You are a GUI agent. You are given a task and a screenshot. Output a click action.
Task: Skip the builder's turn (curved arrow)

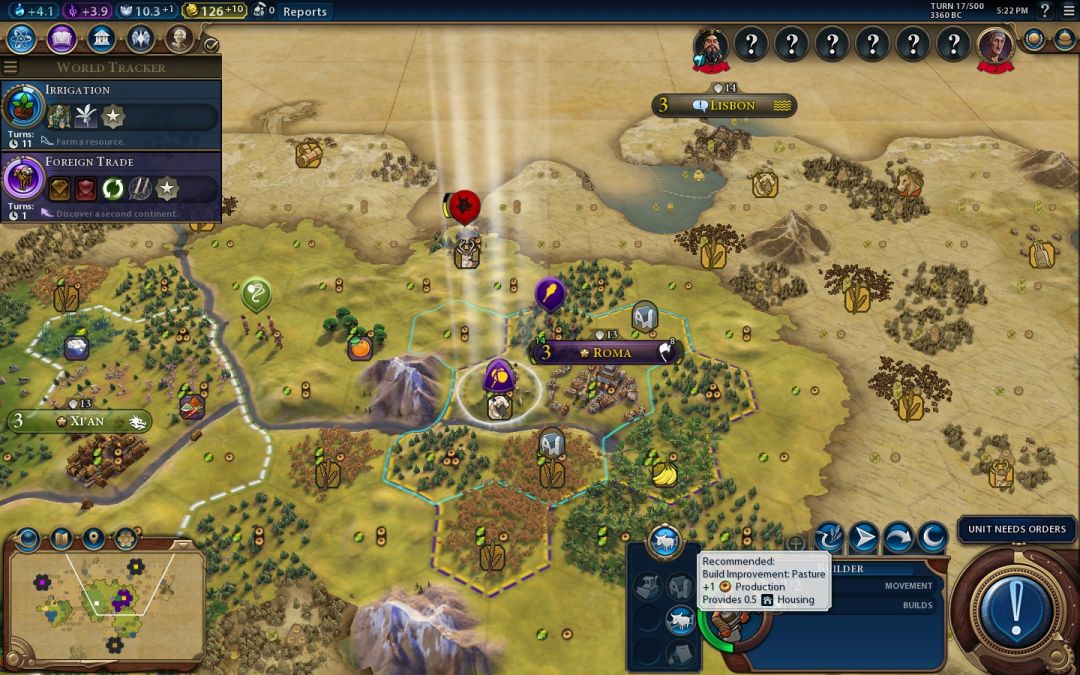coord(898,538)
